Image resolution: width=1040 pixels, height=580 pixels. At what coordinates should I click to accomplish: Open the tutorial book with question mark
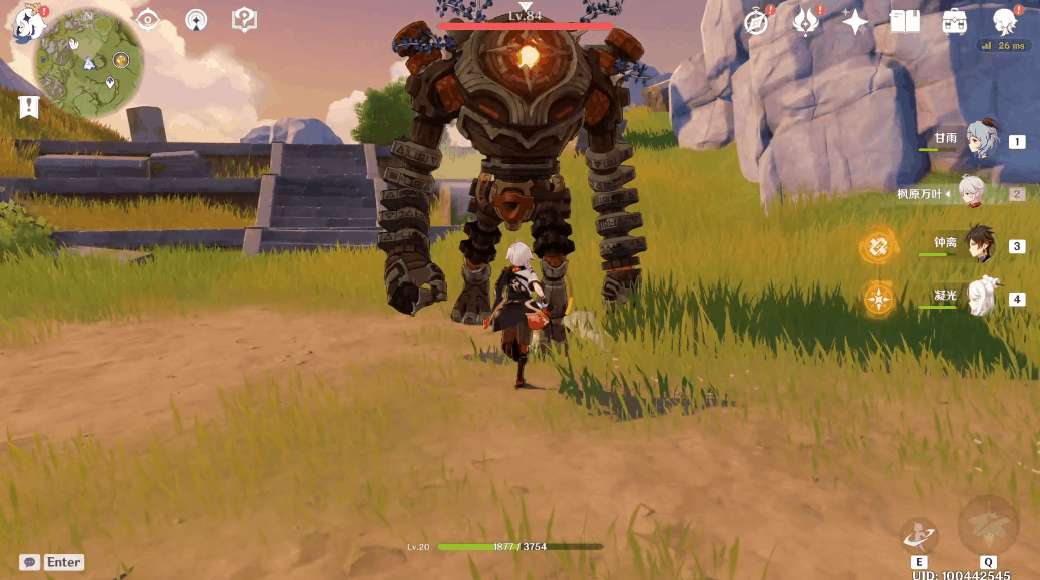(244, 19)
